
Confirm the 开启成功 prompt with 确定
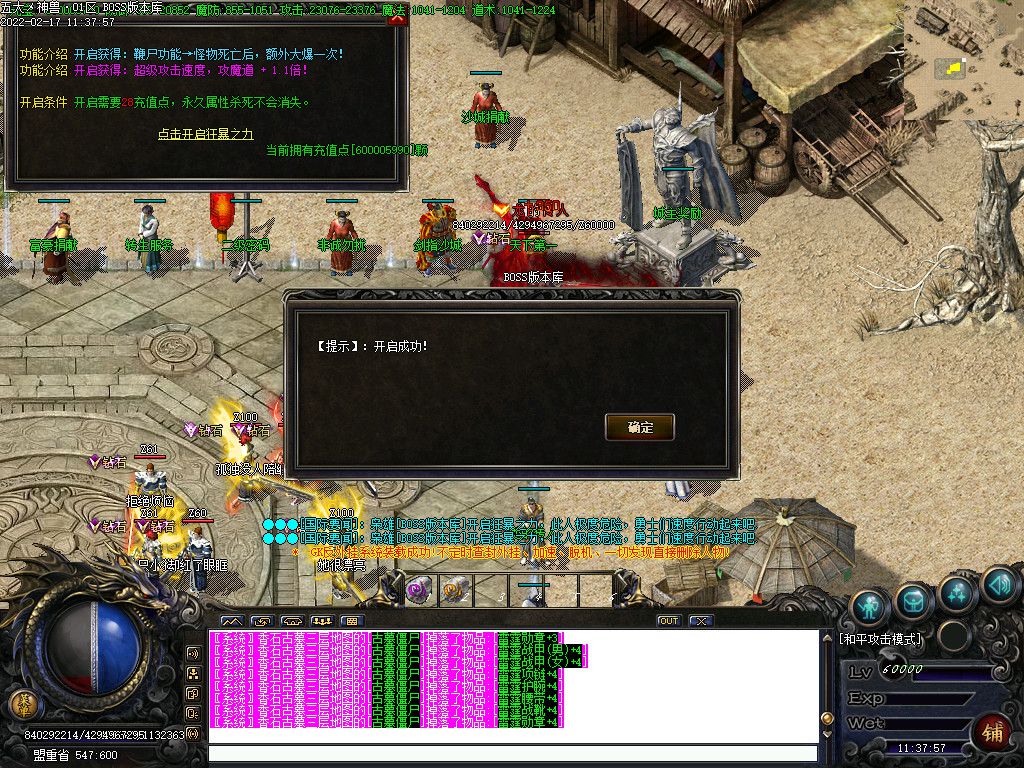640,427
